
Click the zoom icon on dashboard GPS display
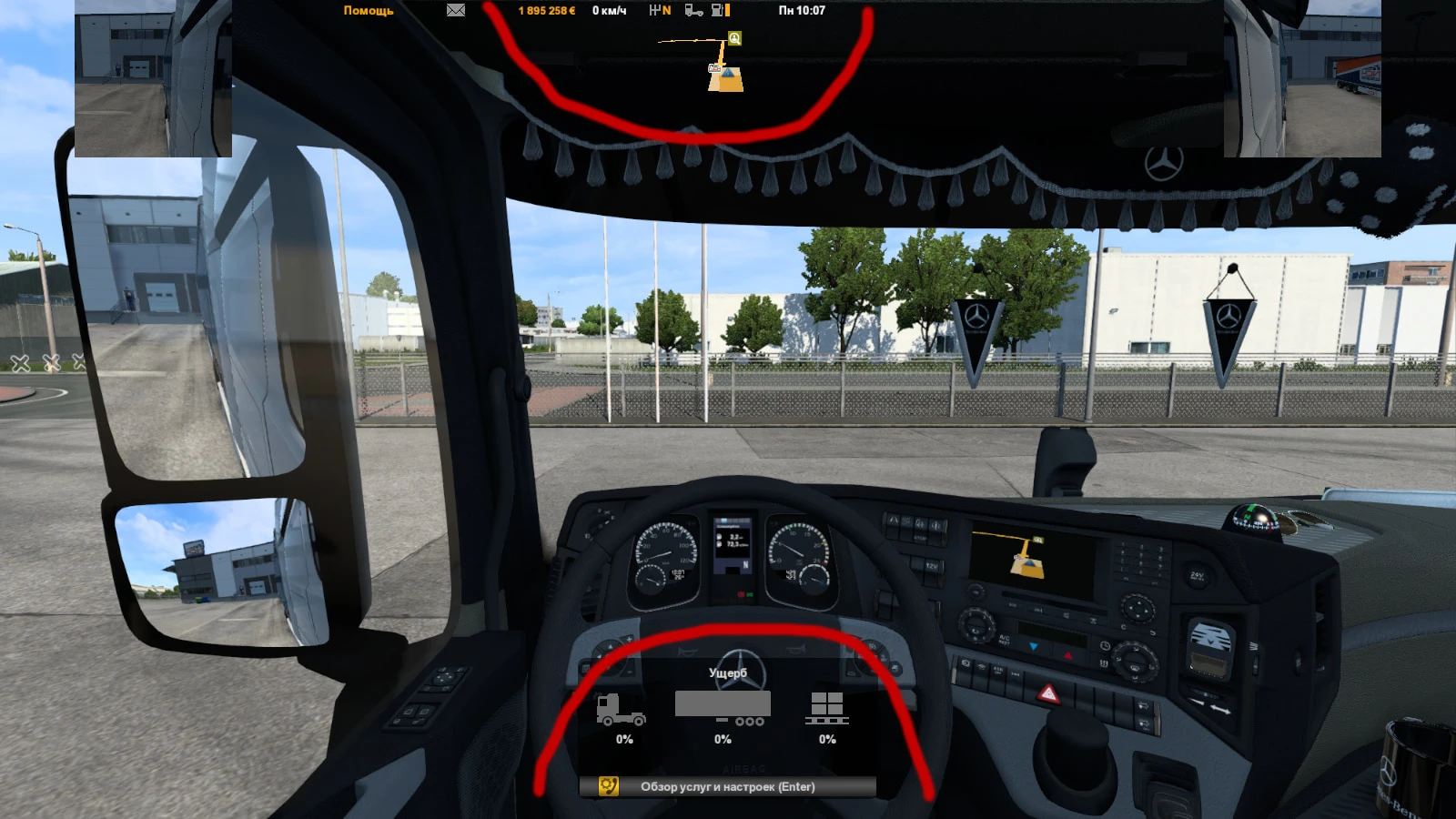[x=1038, y=540]
